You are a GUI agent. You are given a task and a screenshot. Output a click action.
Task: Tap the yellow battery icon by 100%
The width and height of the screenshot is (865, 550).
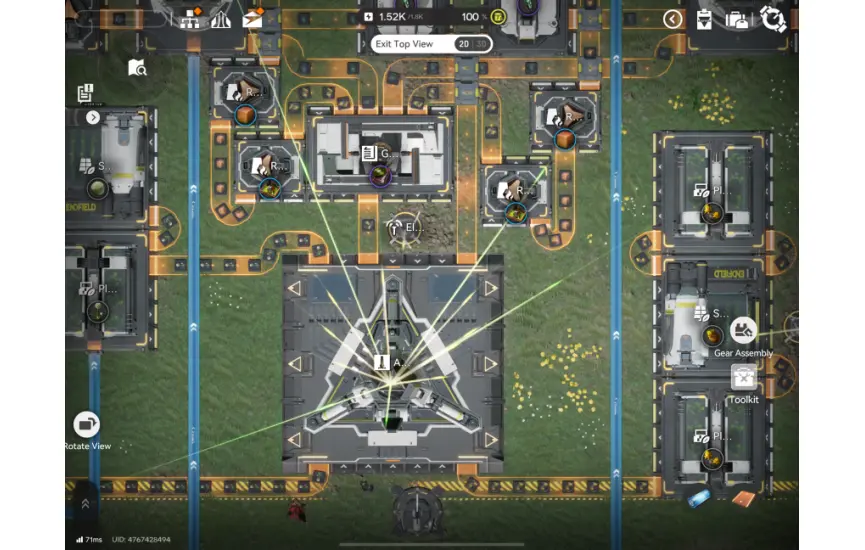pos(498,17)
